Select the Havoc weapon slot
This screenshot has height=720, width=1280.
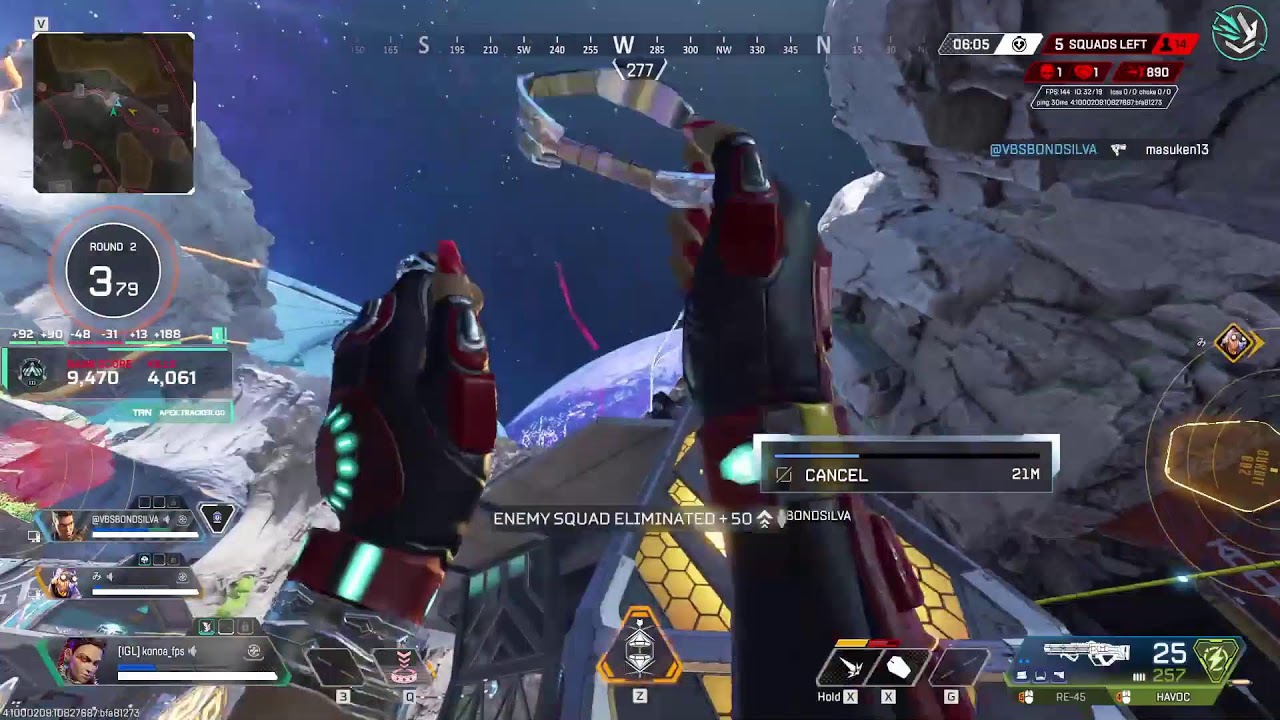click(x=1173, y=697)
